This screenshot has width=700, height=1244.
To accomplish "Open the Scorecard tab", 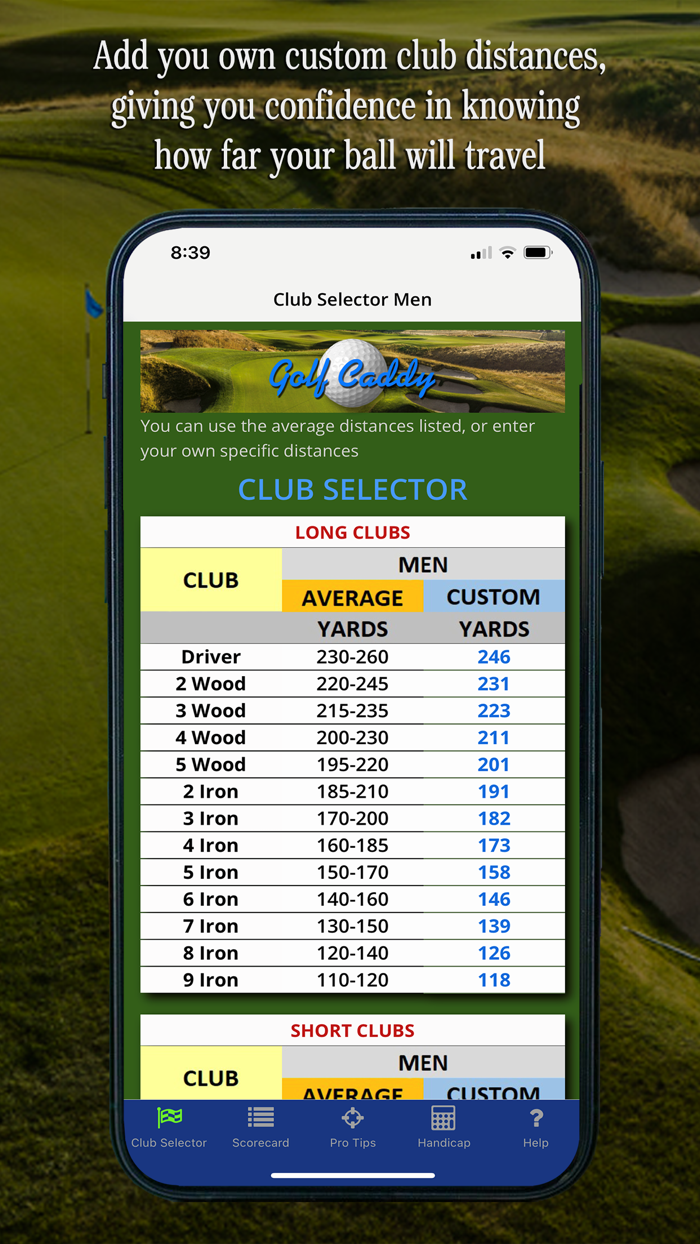I will pyautogui.click(x=261, y=1127).
